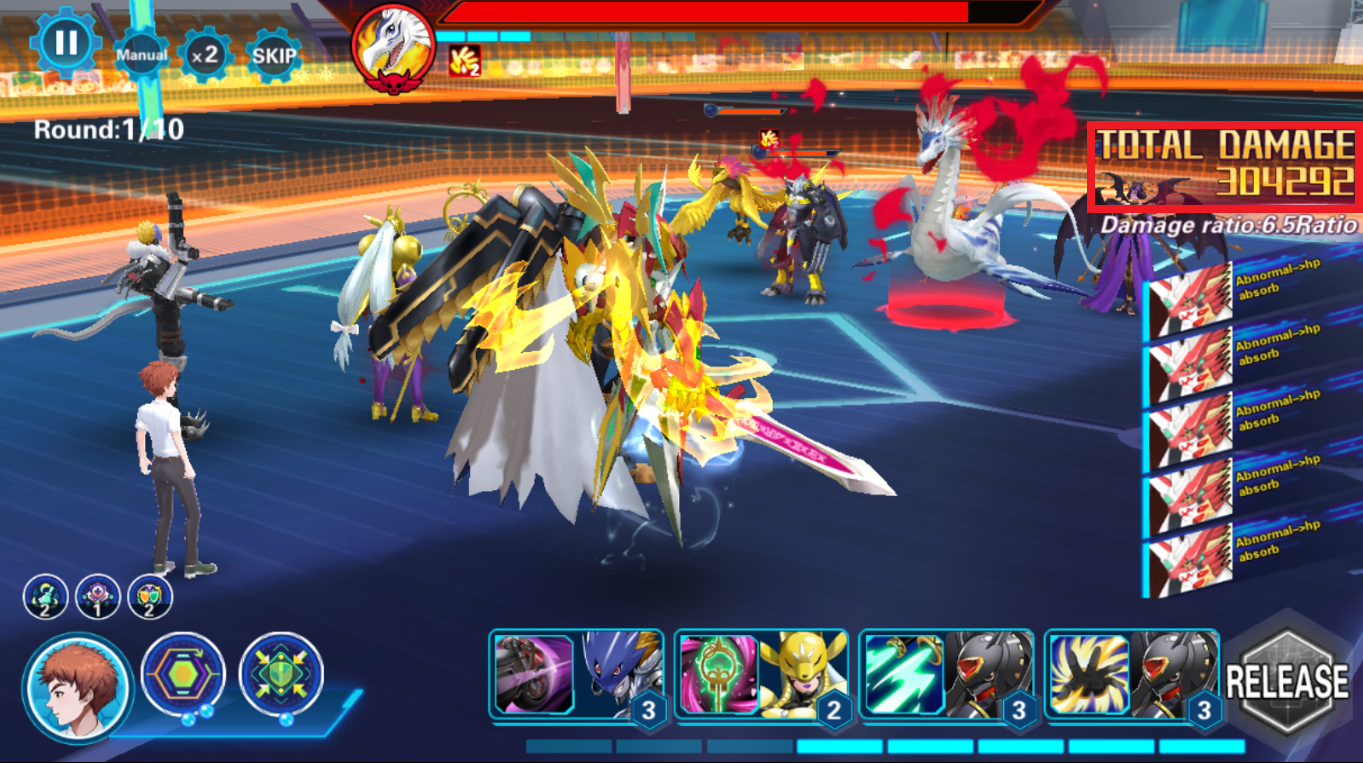Inspect the purple badge buff icon
The image size is (1363, 763).
pyautogui.click(x=98, y=597)
